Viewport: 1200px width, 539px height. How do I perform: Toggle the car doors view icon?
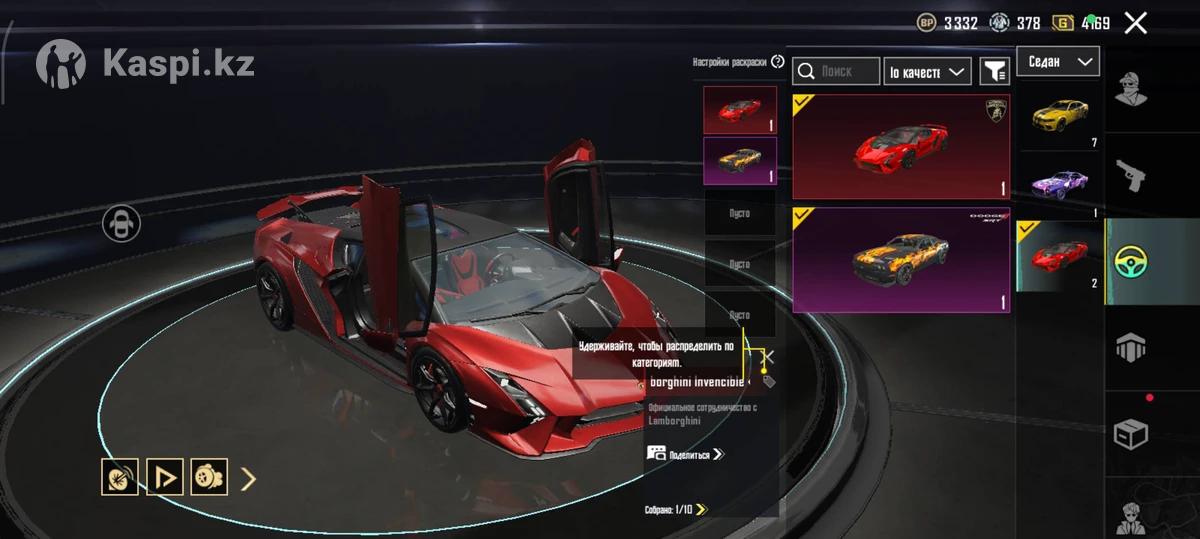pos(121,224)
